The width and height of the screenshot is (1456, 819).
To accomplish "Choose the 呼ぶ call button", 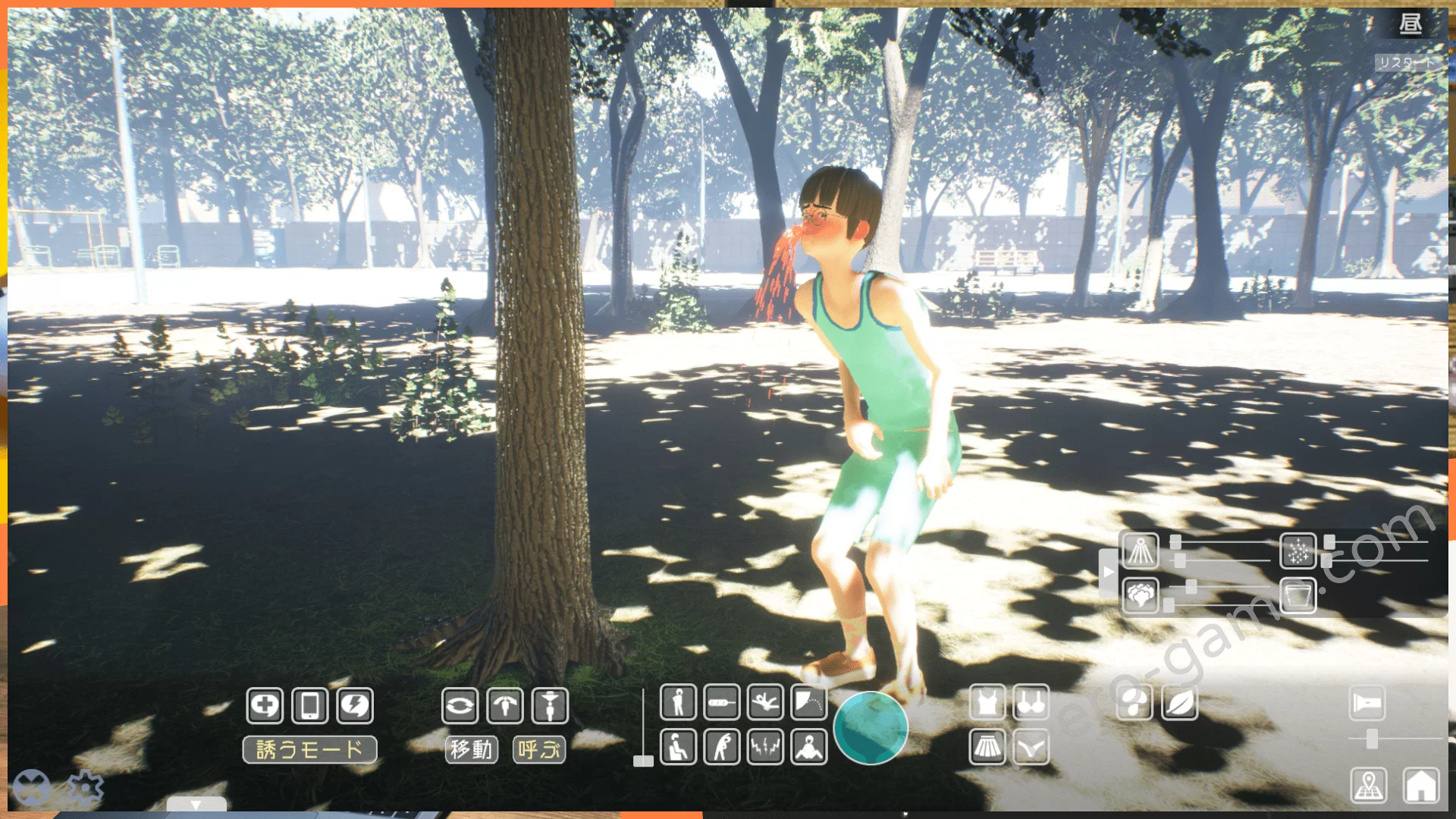I will coord(539,750).
